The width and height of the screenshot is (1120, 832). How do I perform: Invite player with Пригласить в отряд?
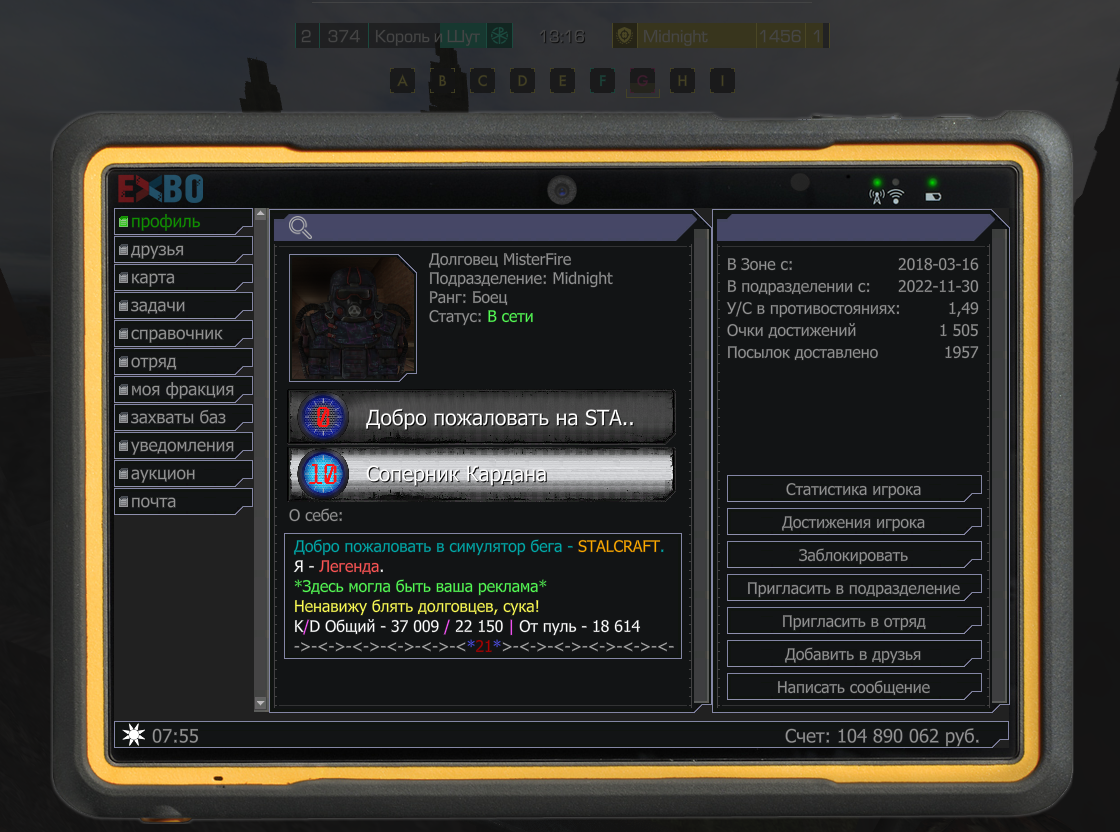pos(853,622)
